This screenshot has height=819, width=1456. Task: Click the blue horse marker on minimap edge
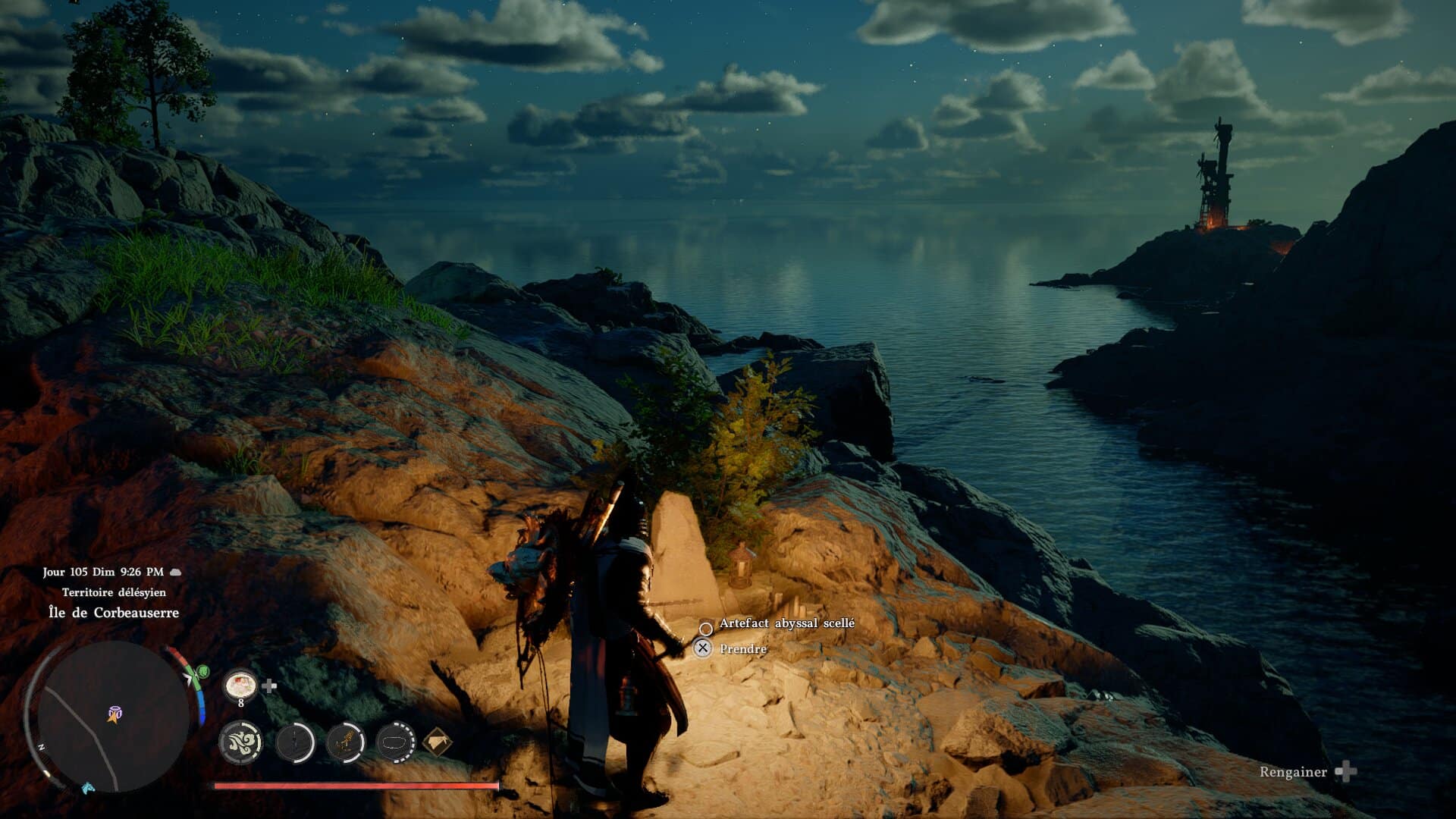88,788
